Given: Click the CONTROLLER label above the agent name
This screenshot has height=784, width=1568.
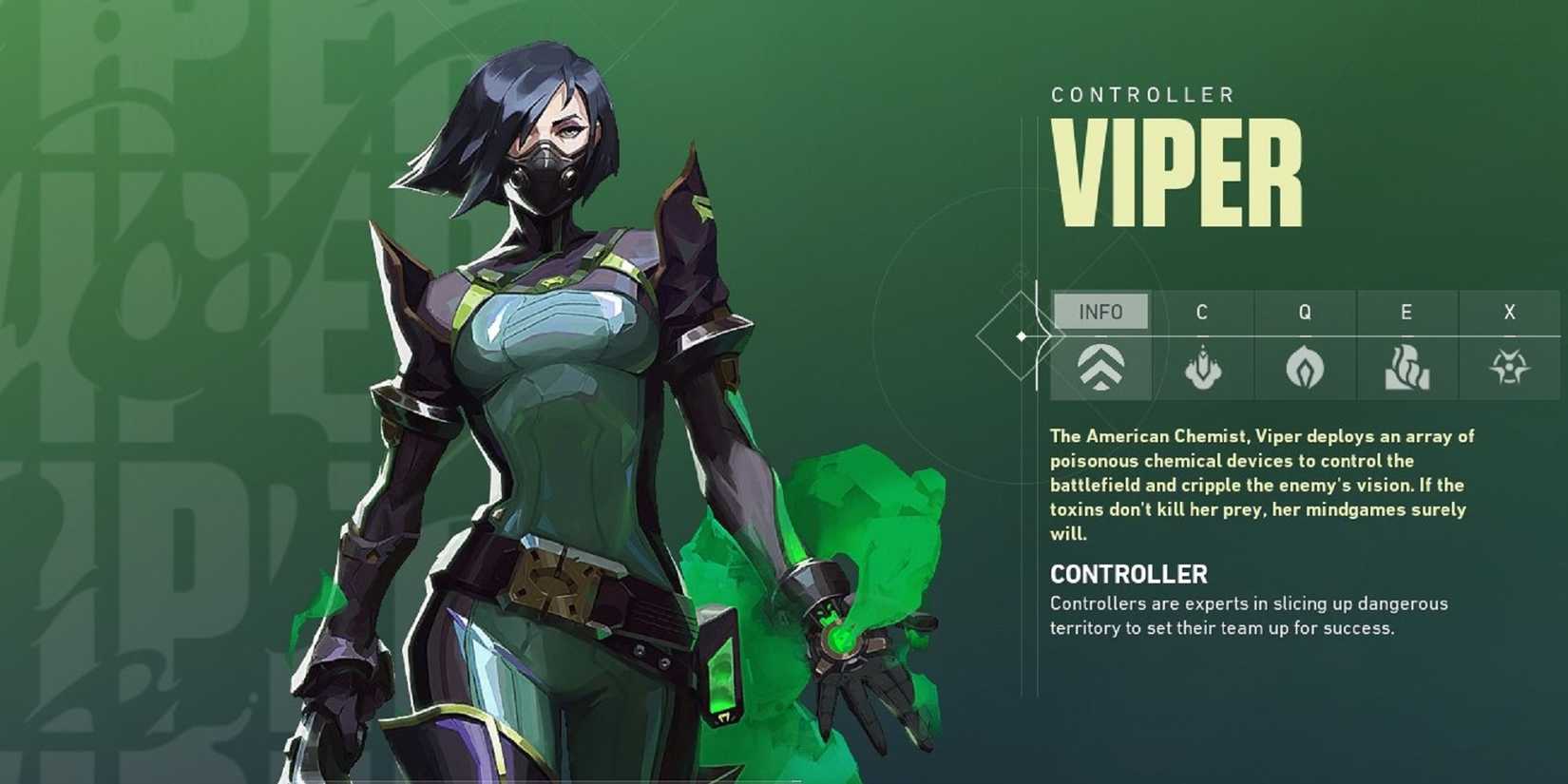Looking at the screenshot, I should [1140, 94].
